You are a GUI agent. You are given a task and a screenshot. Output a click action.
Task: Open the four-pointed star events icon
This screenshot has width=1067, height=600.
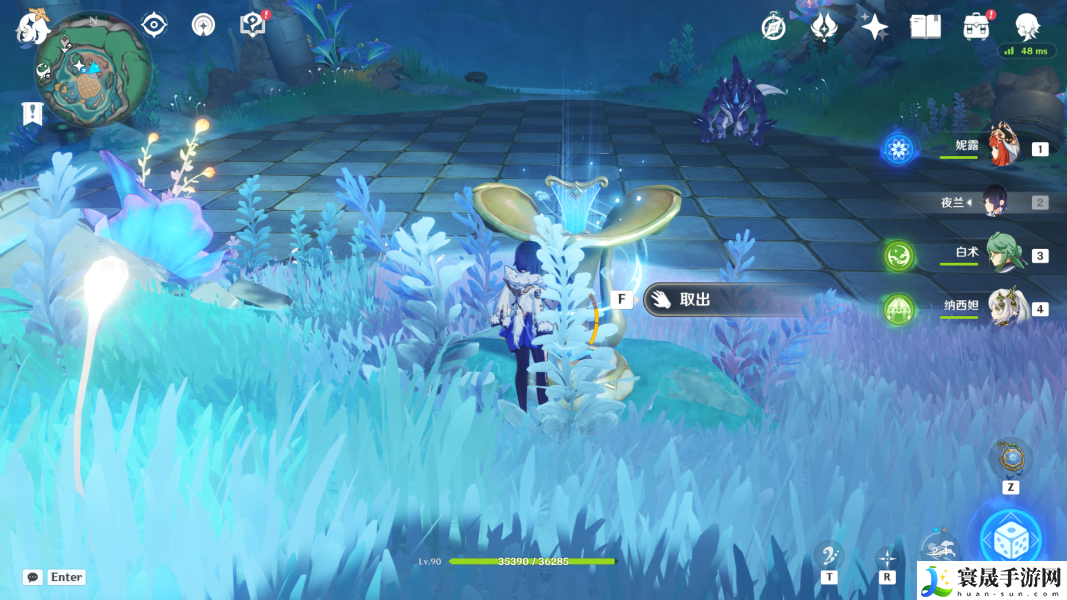[875, 27]
